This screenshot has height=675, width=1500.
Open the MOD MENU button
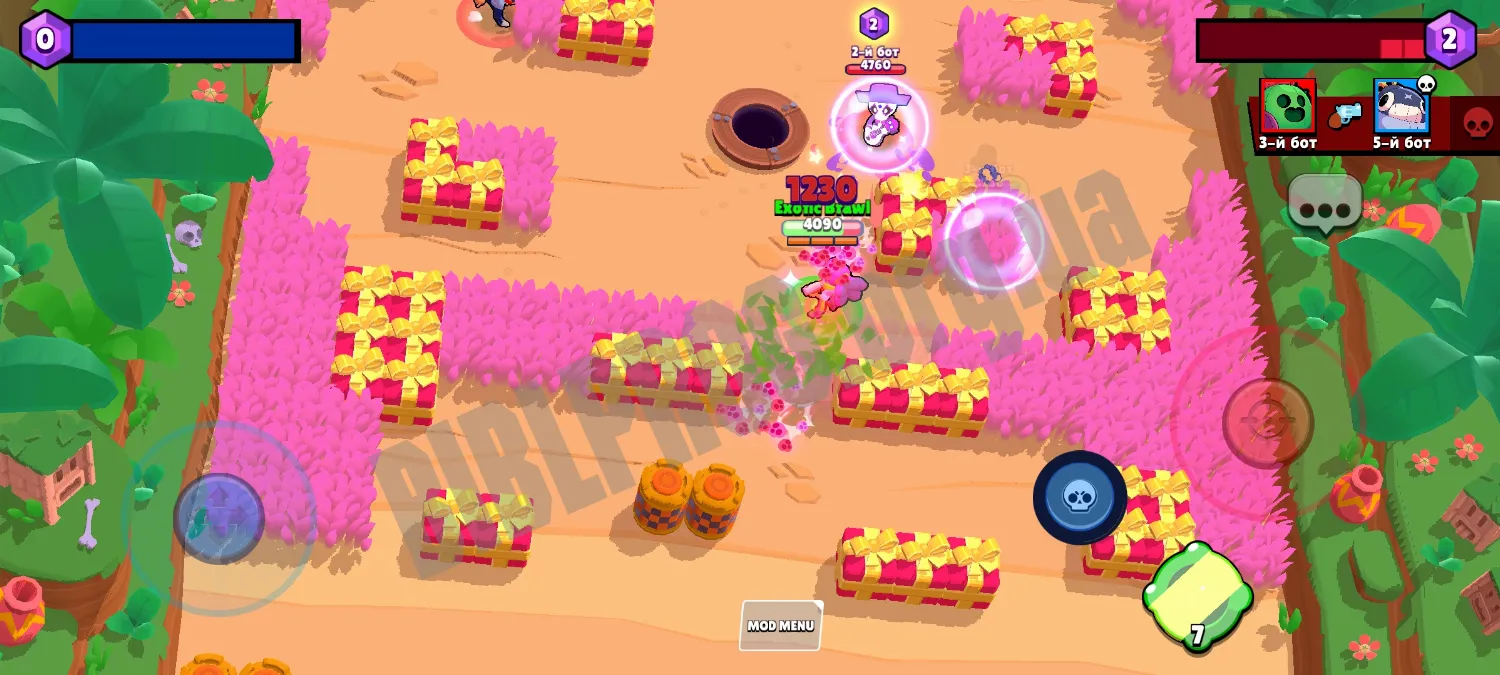[781, 626]
